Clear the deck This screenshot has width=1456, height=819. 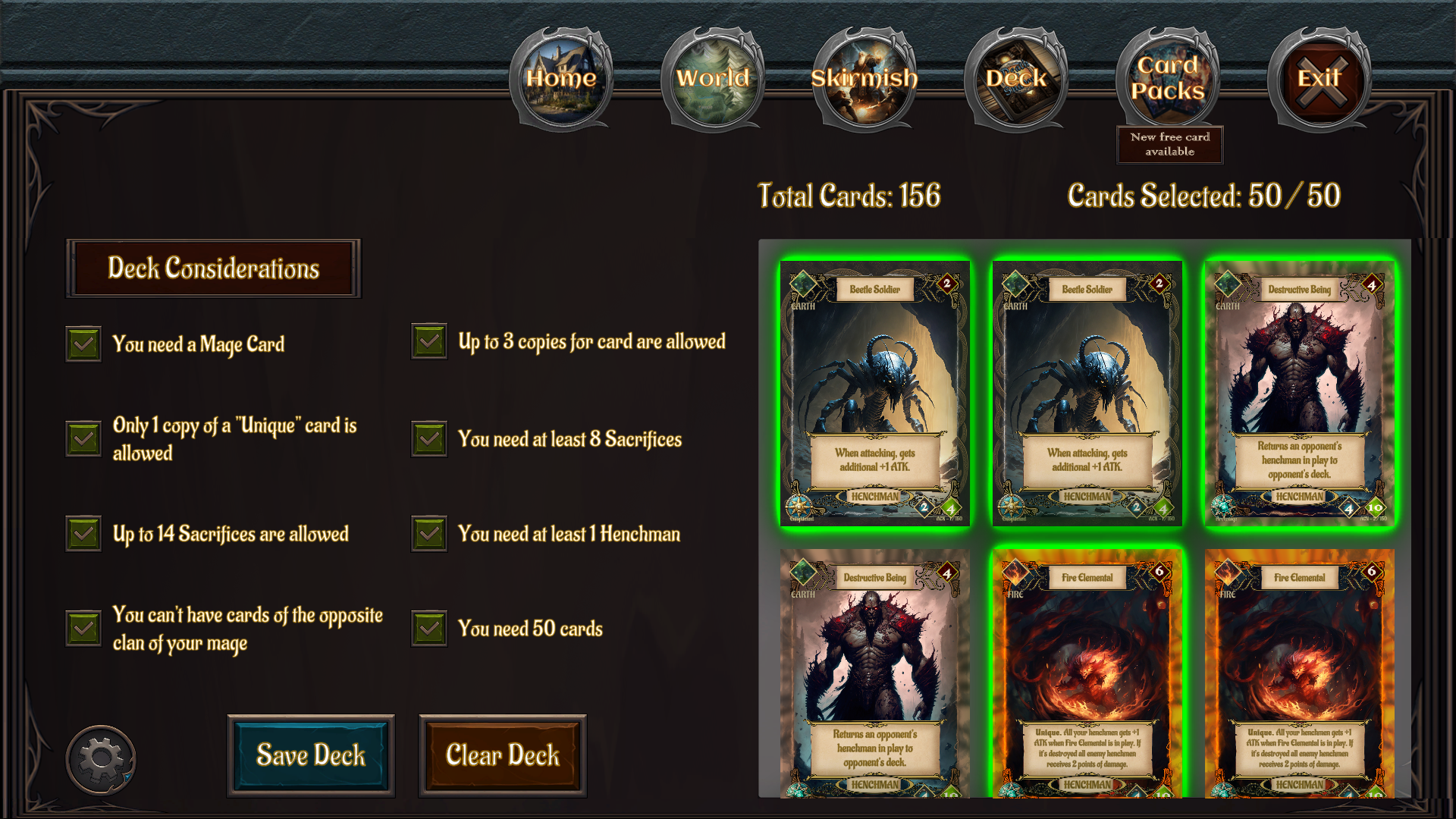pyautogui.click(x=503, y=755)
